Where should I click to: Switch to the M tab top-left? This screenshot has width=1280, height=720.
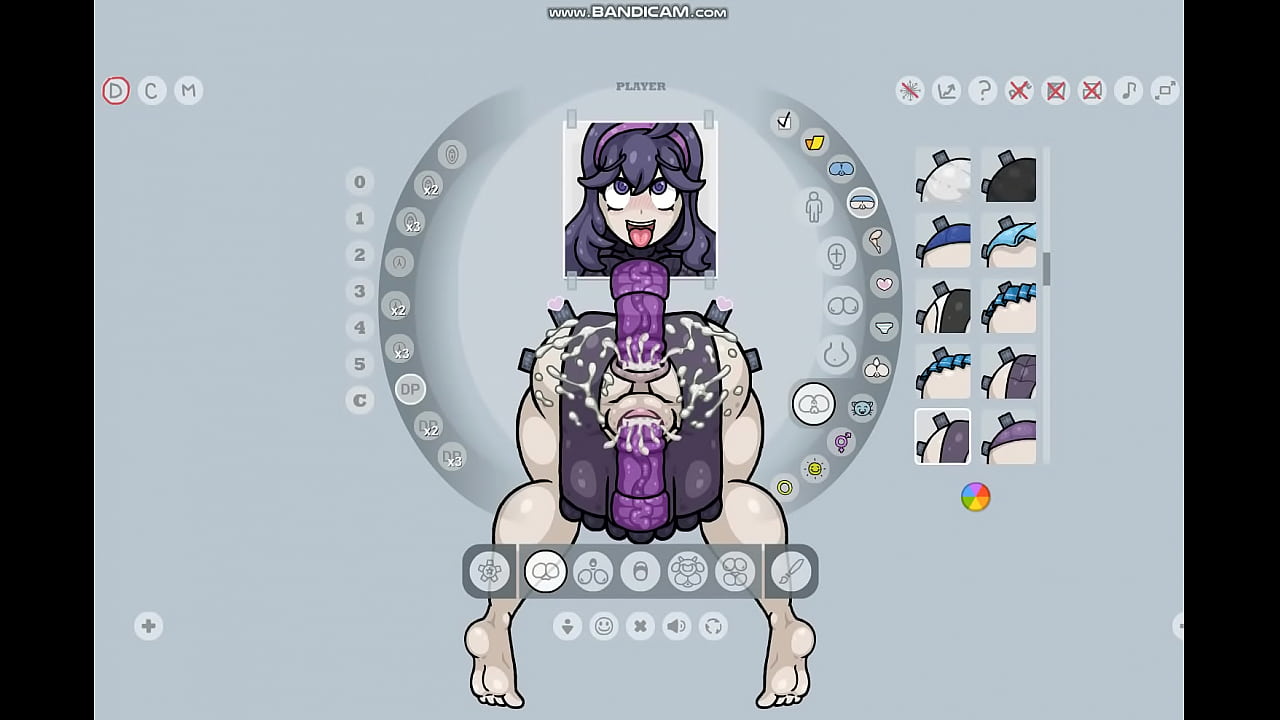[x=188, y=91]
